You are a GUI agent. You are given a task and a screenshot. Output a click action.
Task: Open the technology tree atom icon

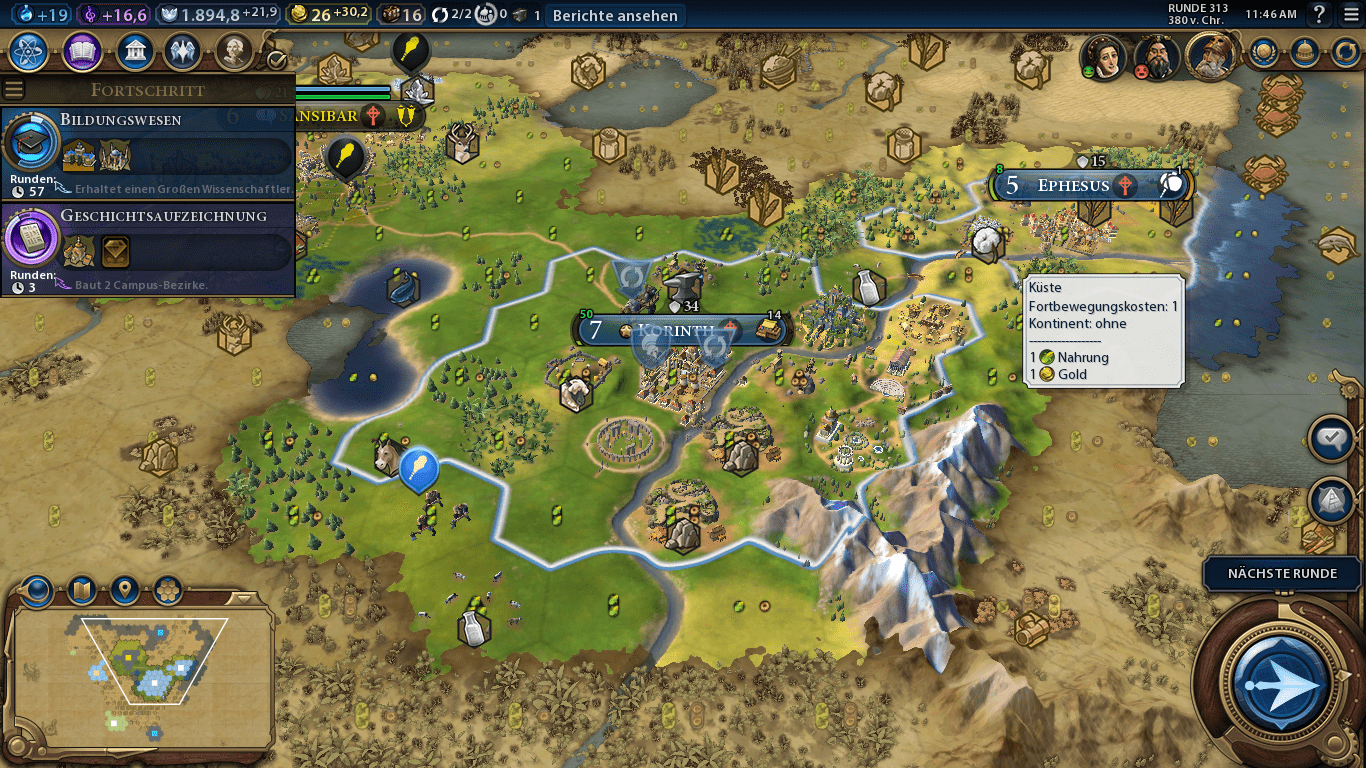tap(30, 50)
